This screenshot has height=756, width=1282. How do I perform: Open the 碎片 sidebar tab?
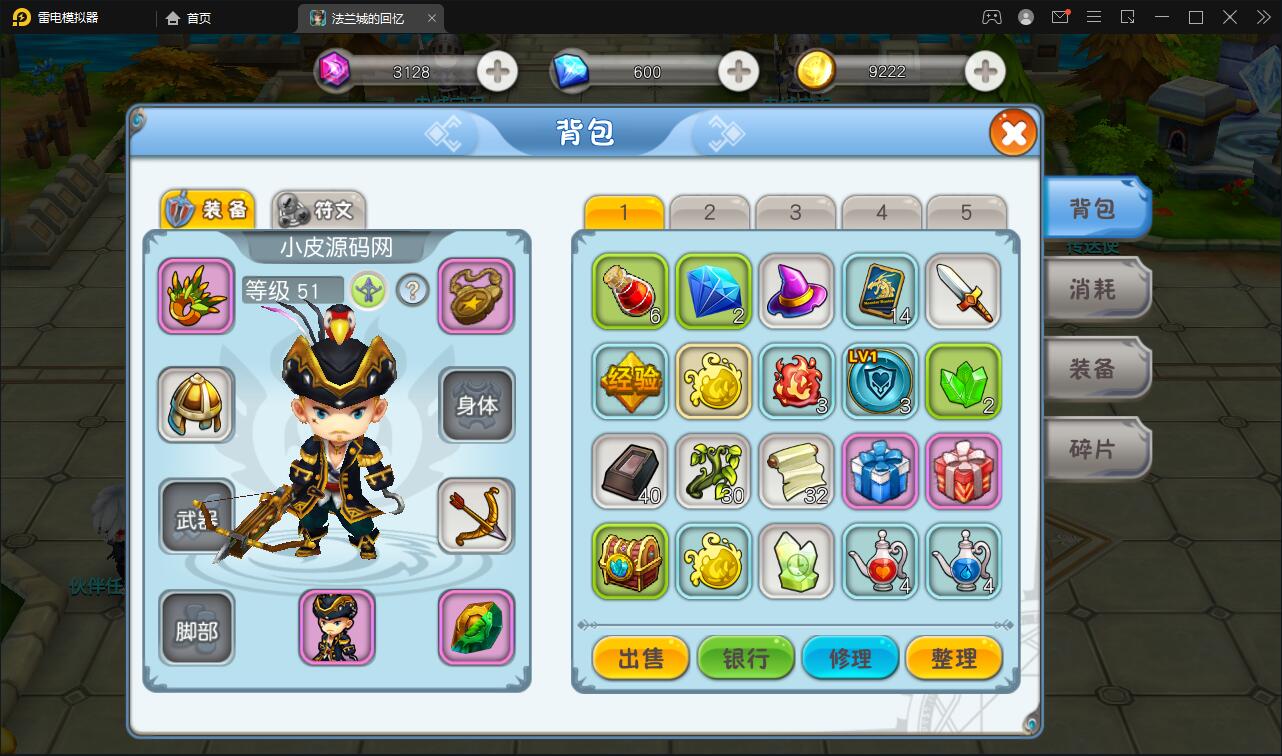point(1095,448)
